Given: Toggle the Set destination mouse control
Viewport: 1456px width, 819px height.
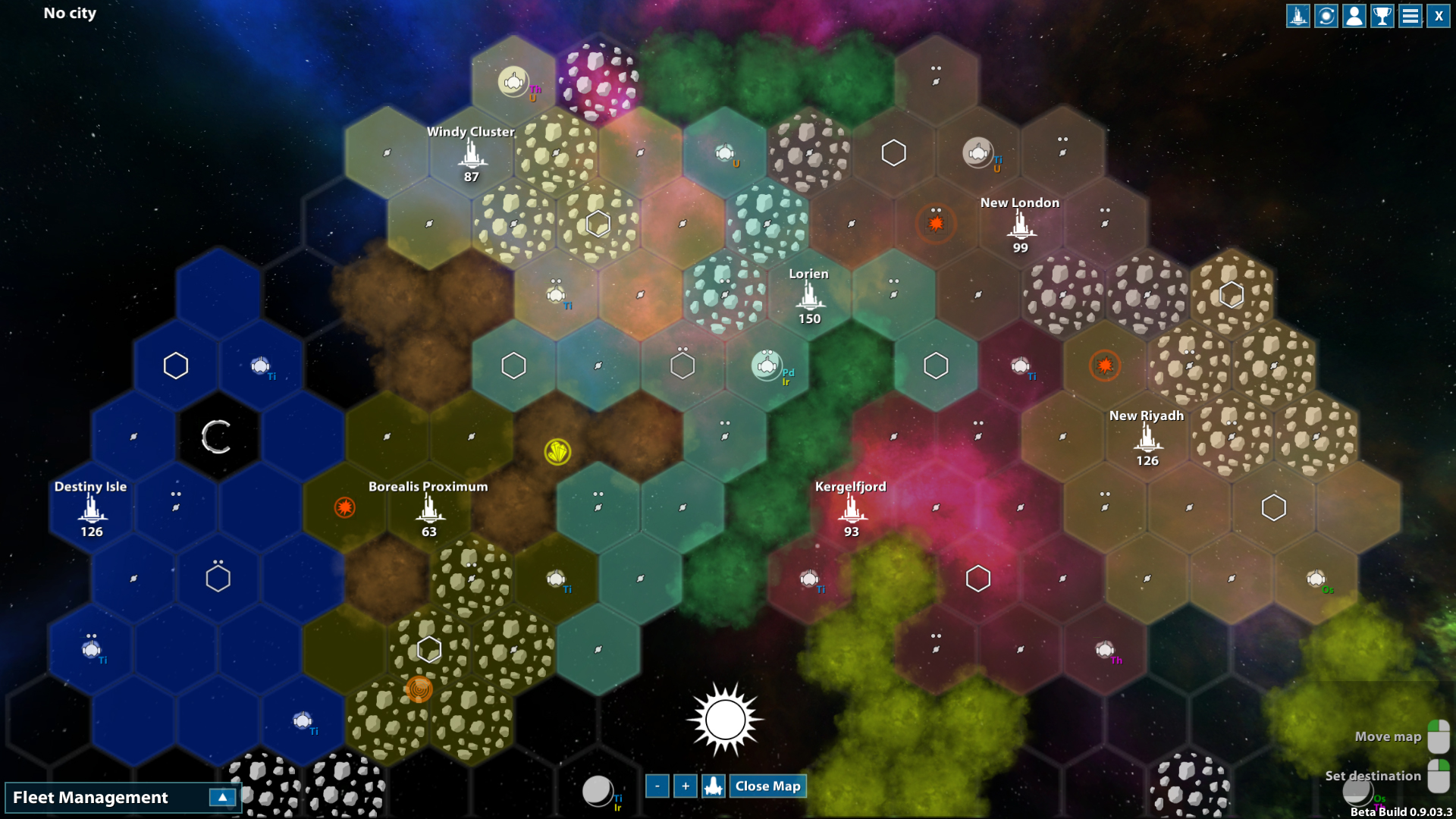Looking at the screenshot, I should click(1437, 774).
